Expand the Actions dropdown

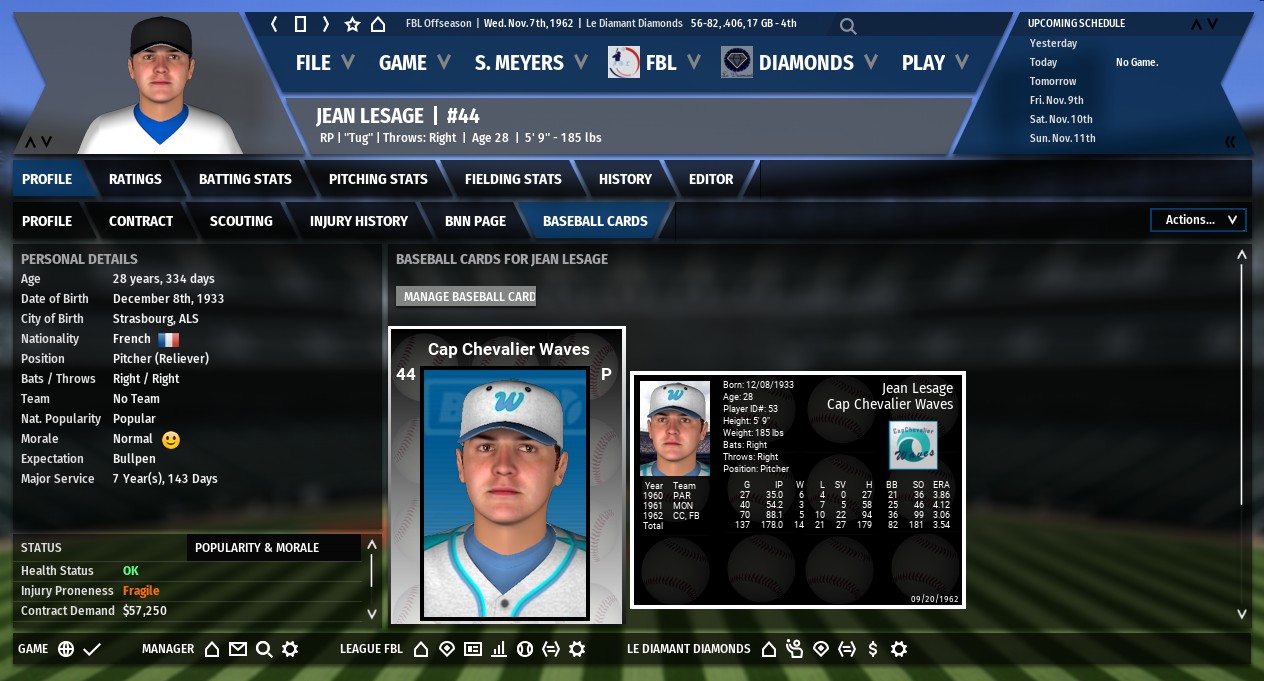coord(1200,220)
